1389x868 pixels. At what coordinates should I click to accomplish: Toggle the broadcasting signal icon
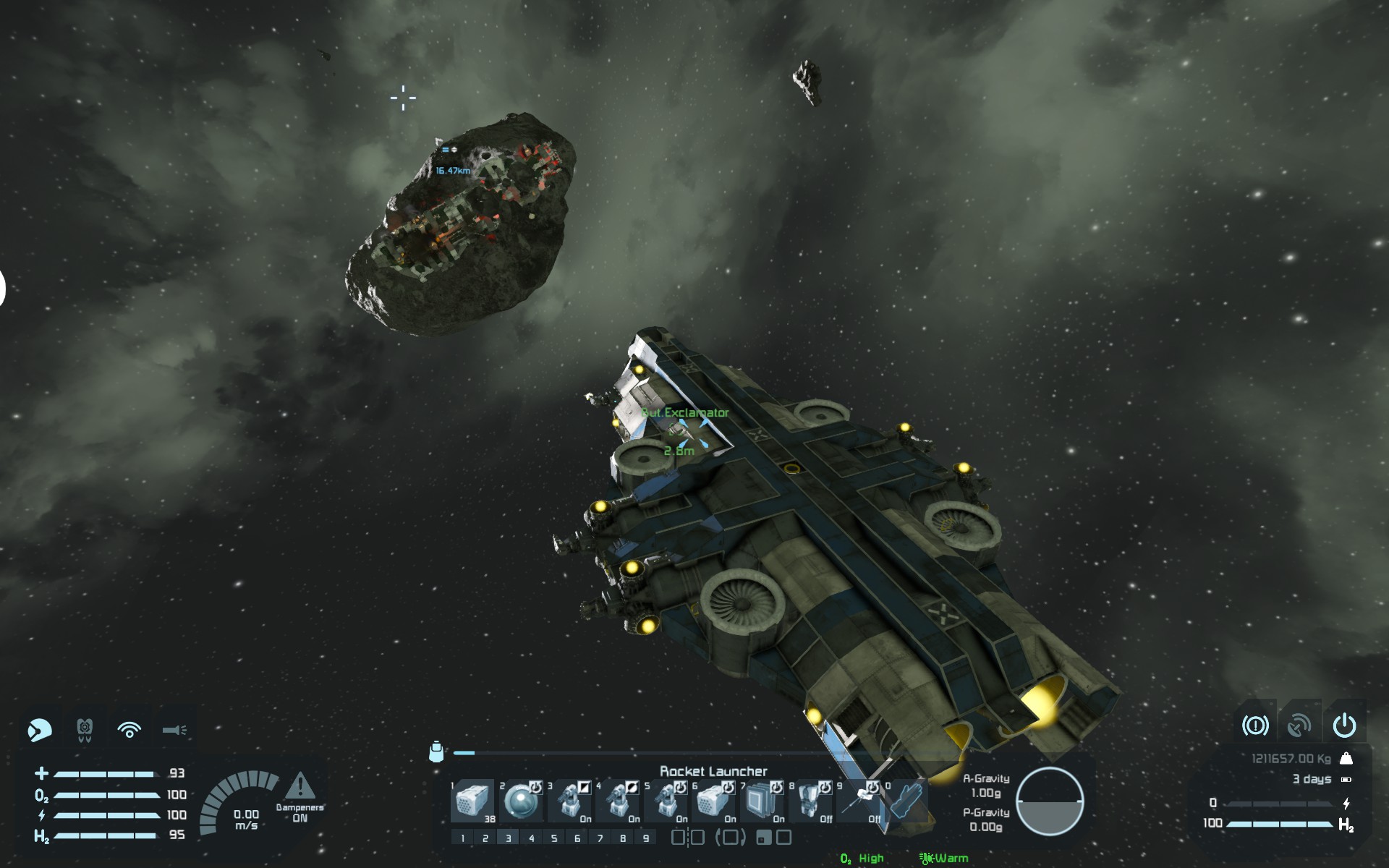[129, 730]
